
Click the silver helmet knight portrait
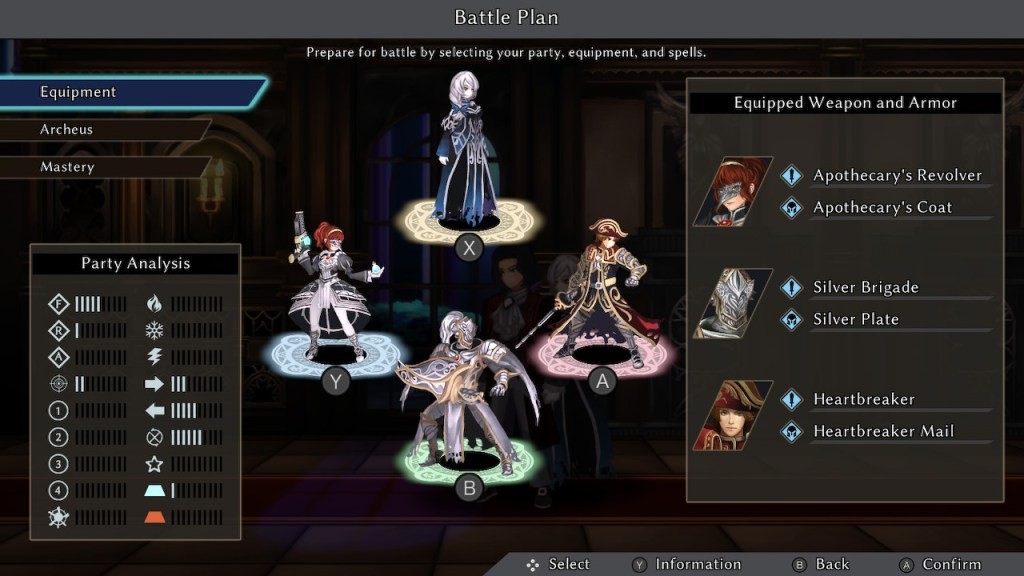coord(733,303)
